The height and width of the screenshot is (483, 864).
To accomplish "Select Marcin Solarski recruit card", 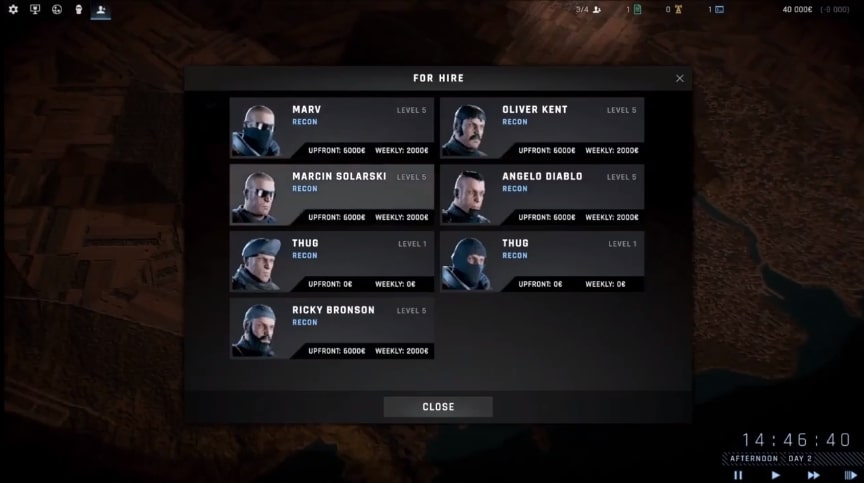I will (x=332, y=194).
